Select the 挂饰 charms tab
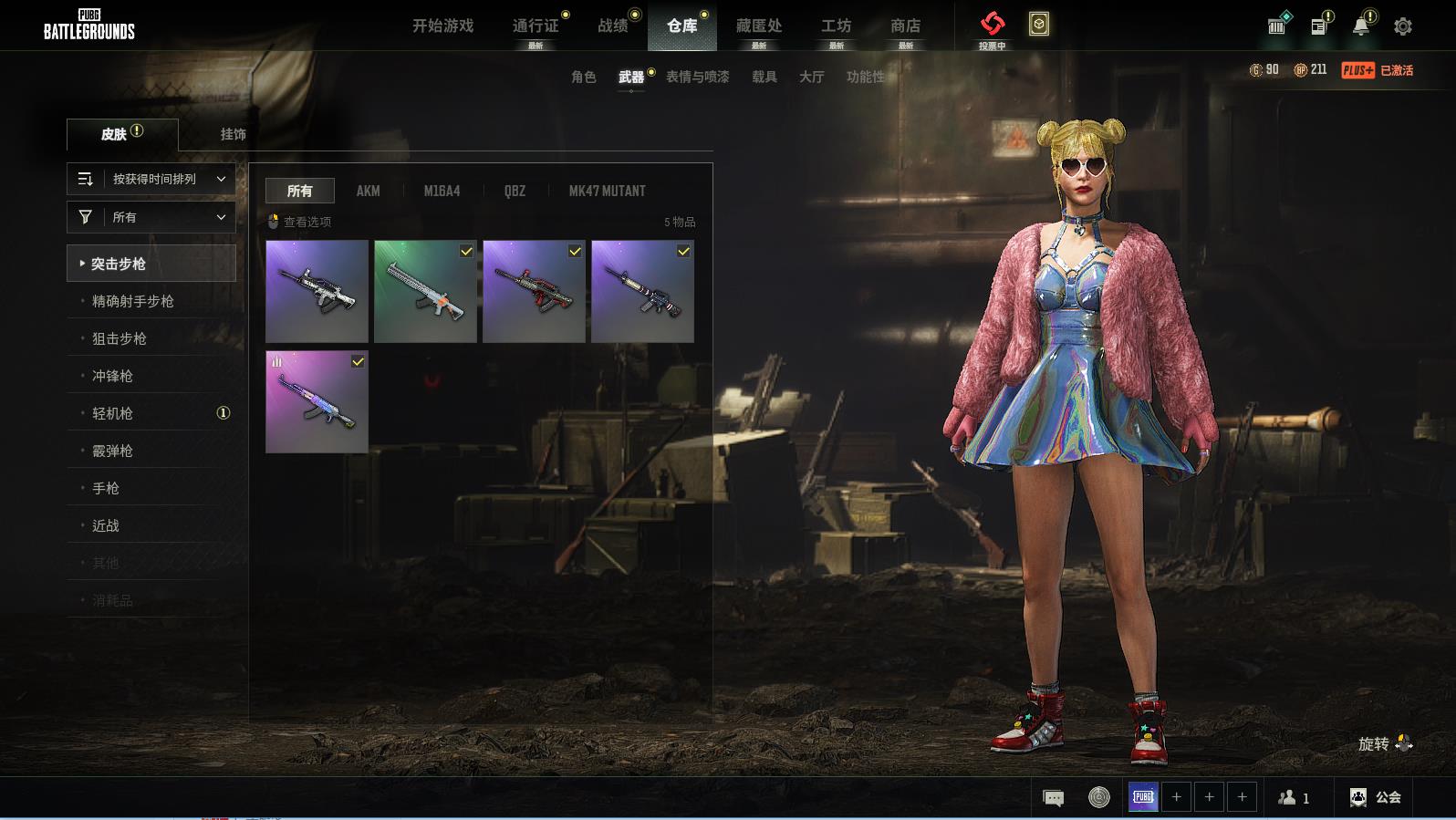The width and height of the screenshot is (1456, 820). [233, 134]
